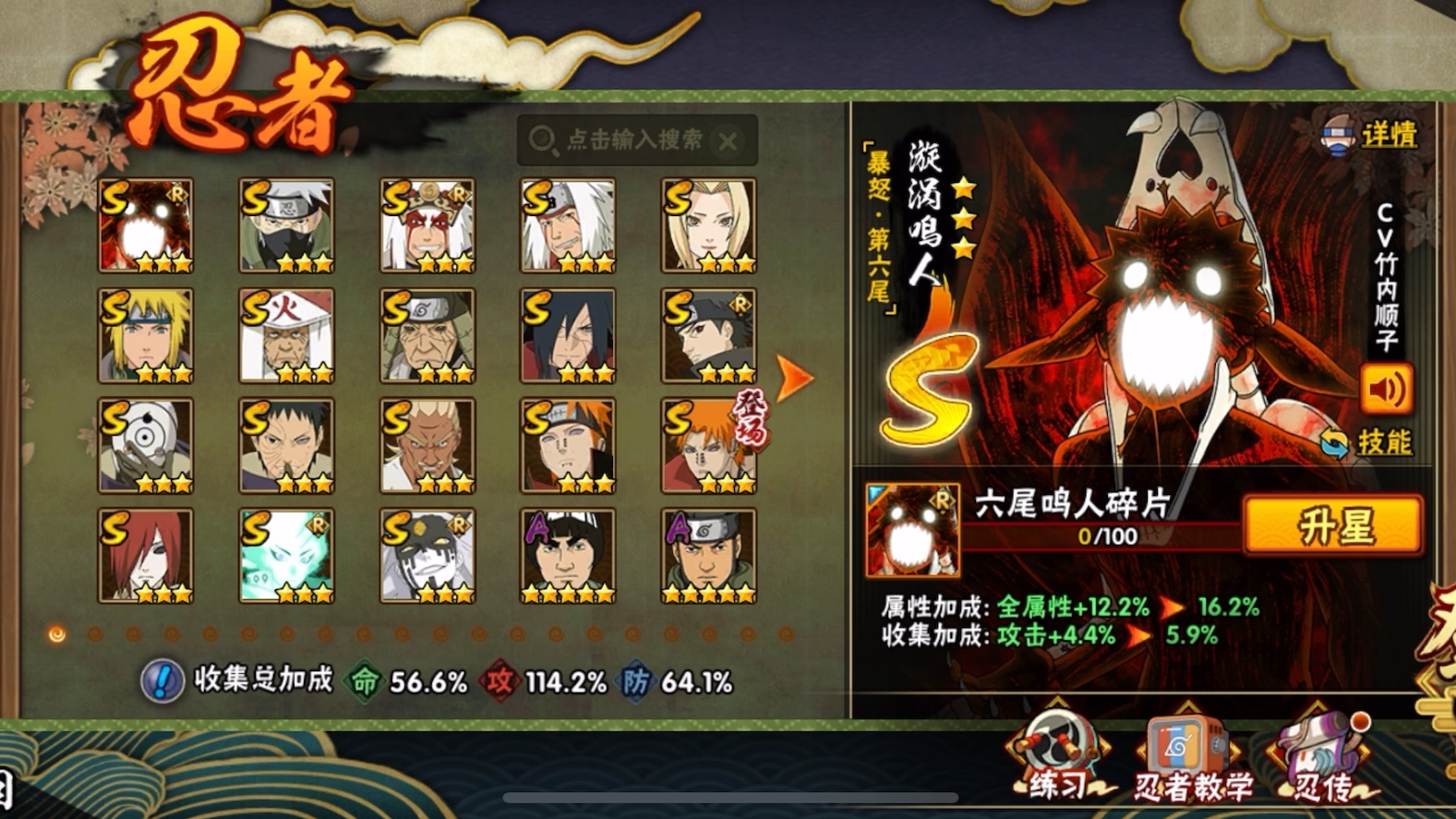Tap the 升星 star upgrade button
The width and height of the screenshot is (1456, 819).
tap(1332, 525)
